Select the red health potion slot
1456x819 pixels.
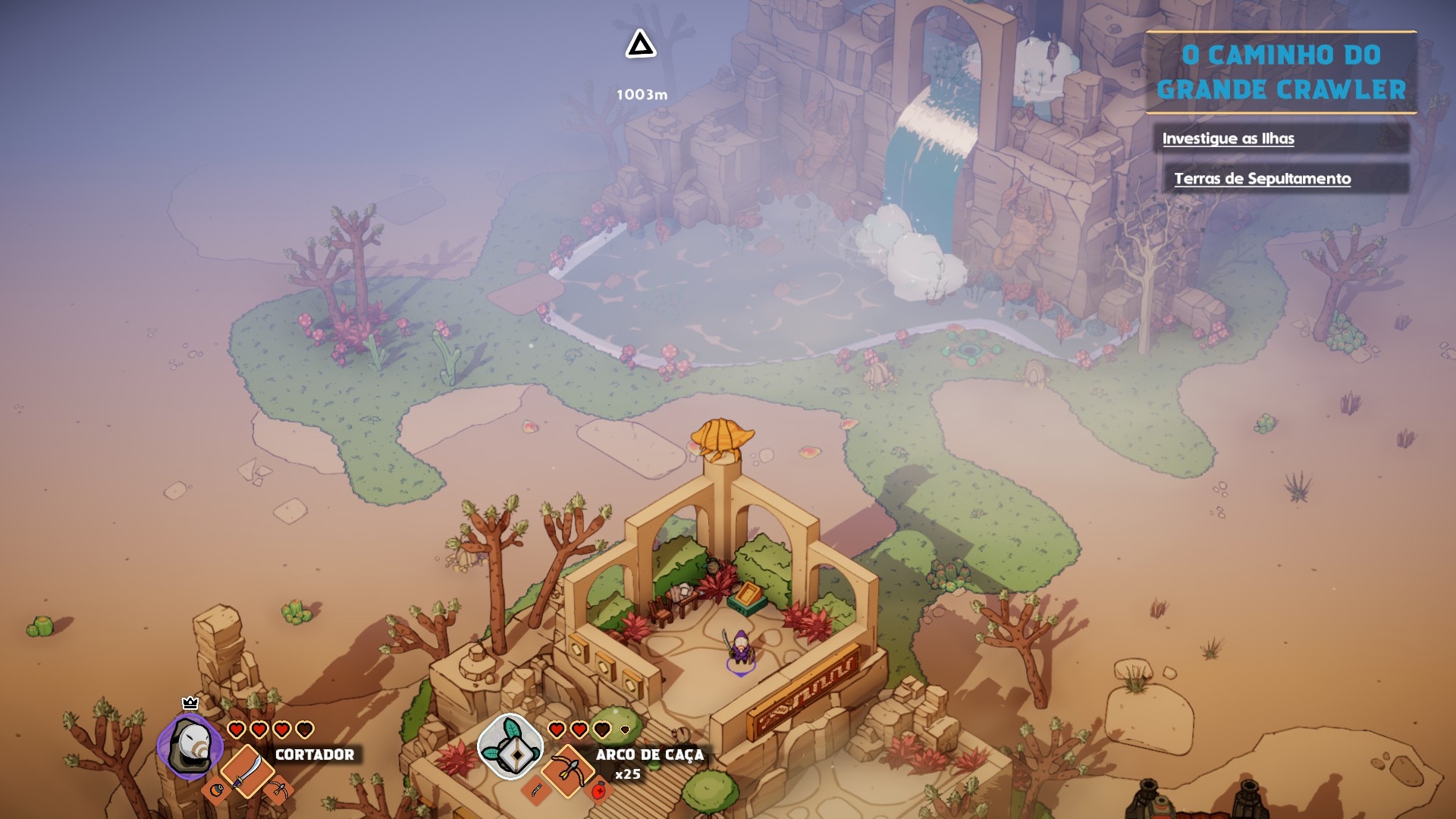(x=599, y=791)
